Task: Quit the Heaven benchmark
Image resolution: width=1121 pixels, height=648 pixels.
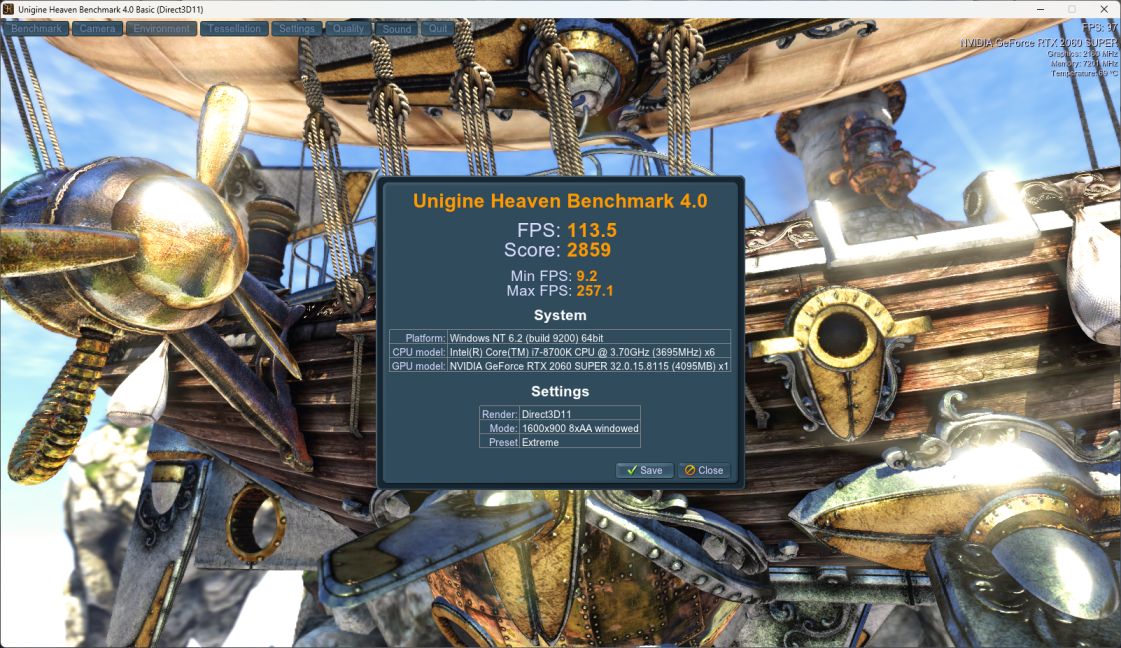Action: (x=438, y=29)
